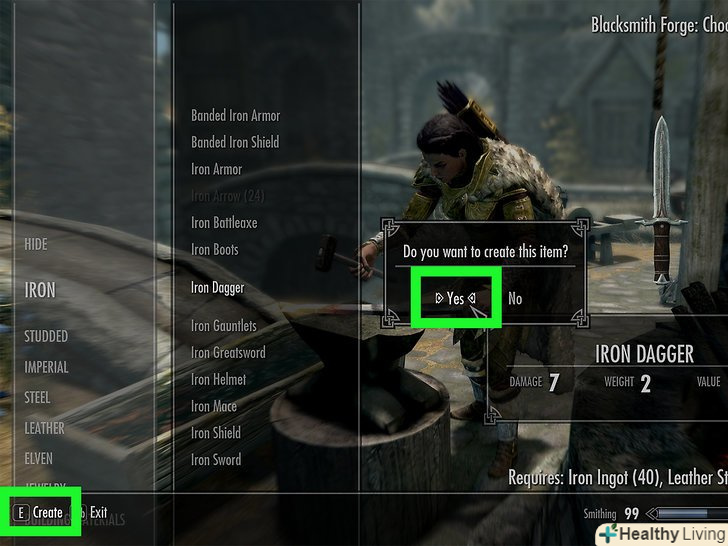Image resolution: width=728 pixels, height=546 pixels.
Task: Switch to the Hide category
Action: (36, 244)
